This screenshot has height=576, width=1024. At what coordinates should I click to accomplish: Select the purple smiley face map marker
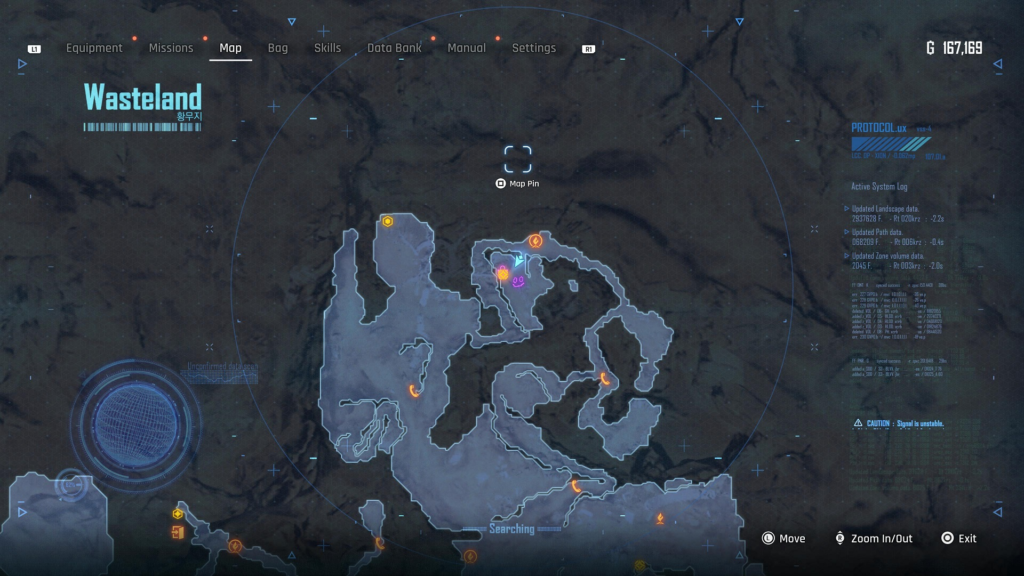click(519, 283)
